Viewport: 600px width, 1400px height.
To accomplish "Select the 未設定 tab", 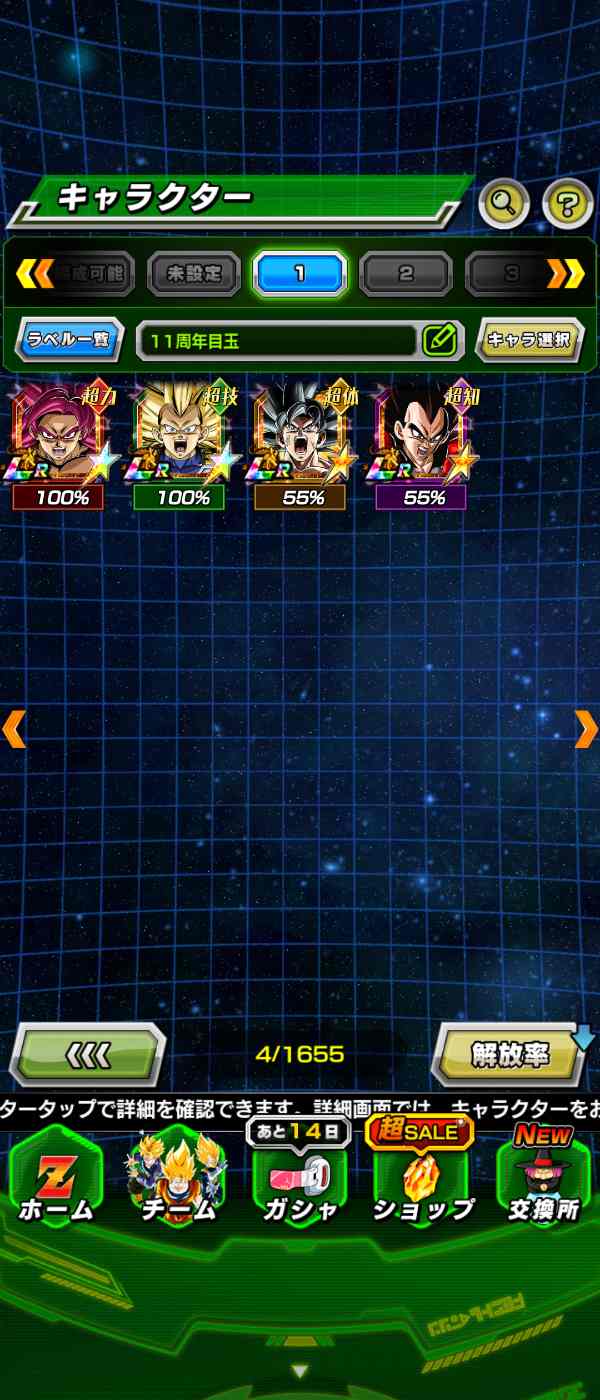I will (x=194, y=273).
